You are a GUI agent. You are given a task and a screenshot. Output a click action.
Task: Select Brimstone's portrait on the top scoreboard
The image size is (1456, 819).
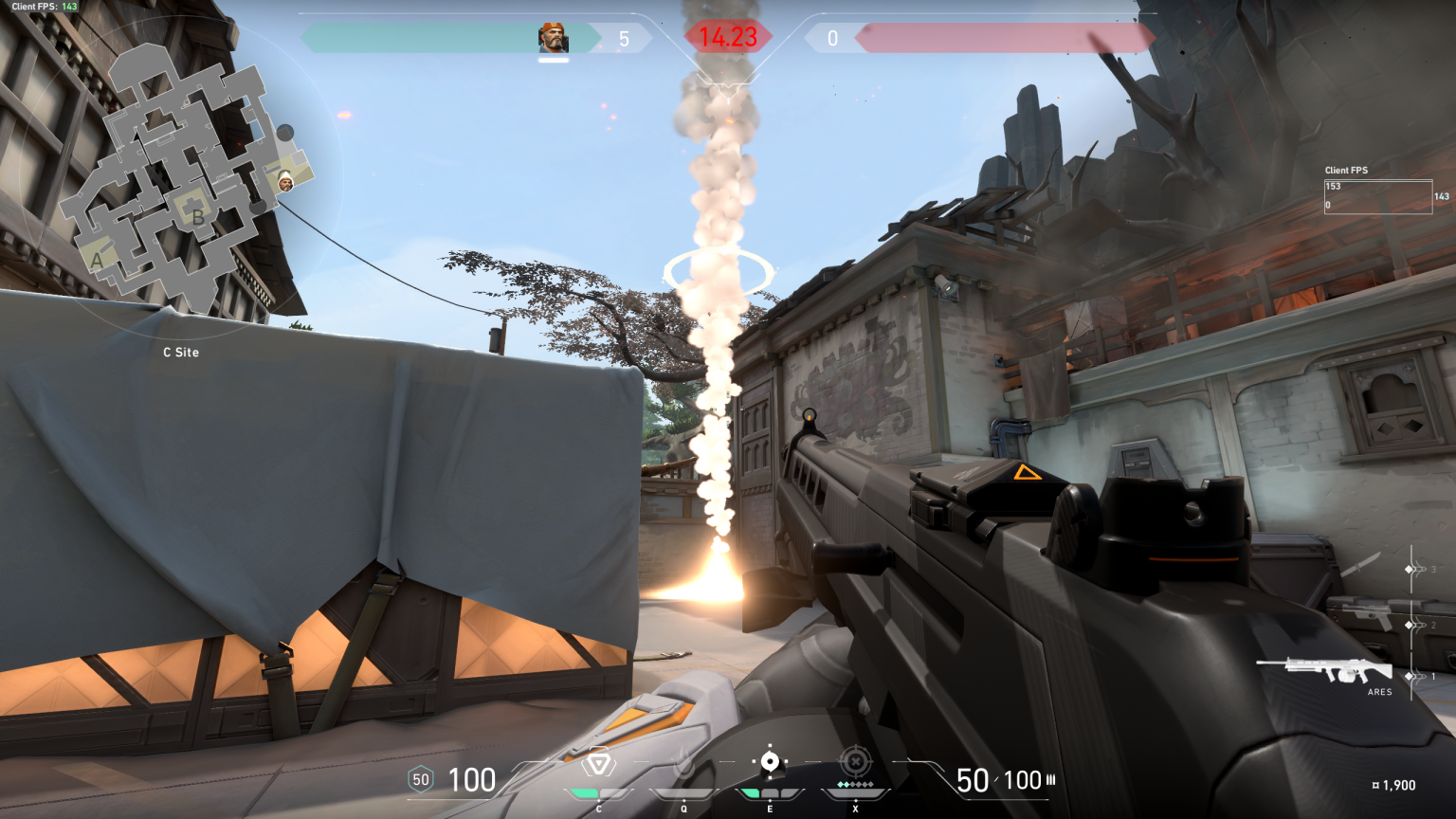[555, 38]
